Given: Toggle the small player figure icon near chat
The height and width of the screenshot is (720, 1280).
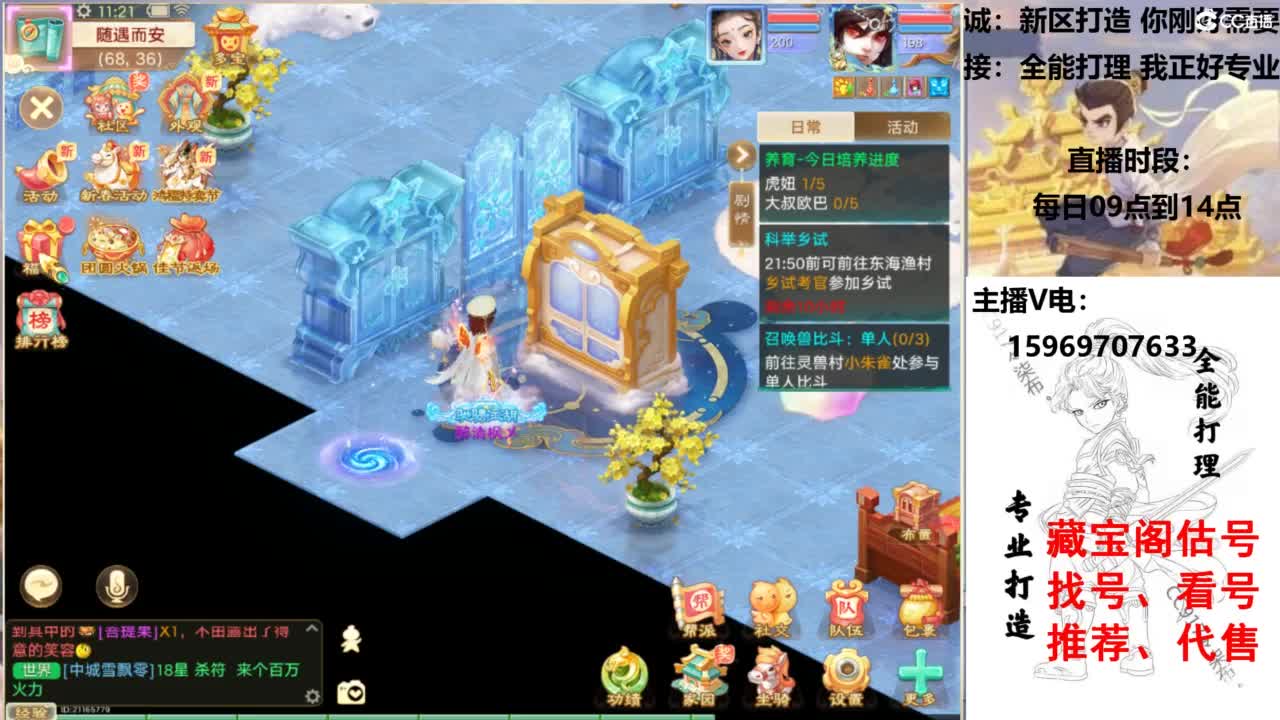Looking at the screenshot, I should [351, 638].
